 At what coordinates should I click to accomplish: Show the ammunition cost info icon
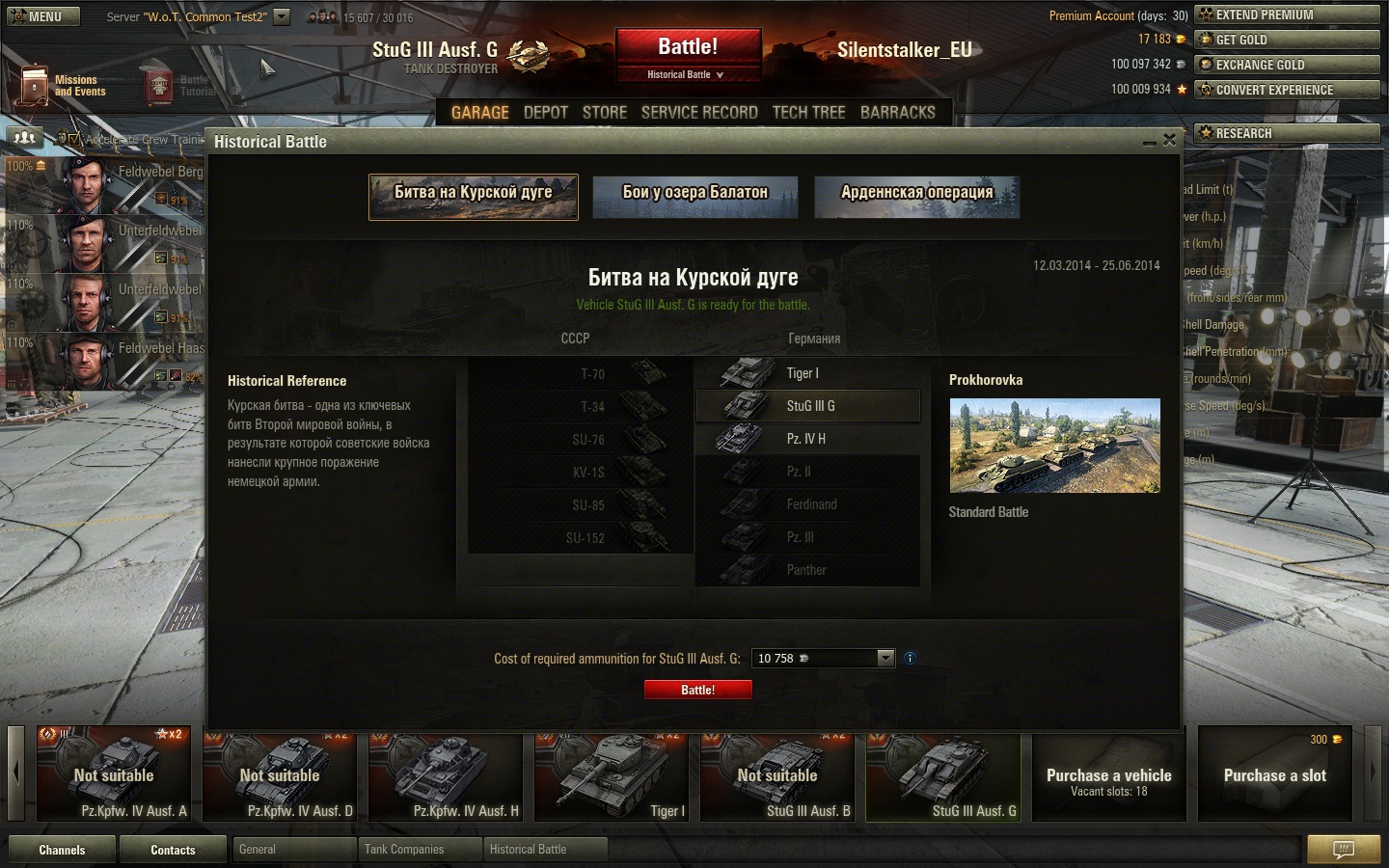tap(910, 658)
